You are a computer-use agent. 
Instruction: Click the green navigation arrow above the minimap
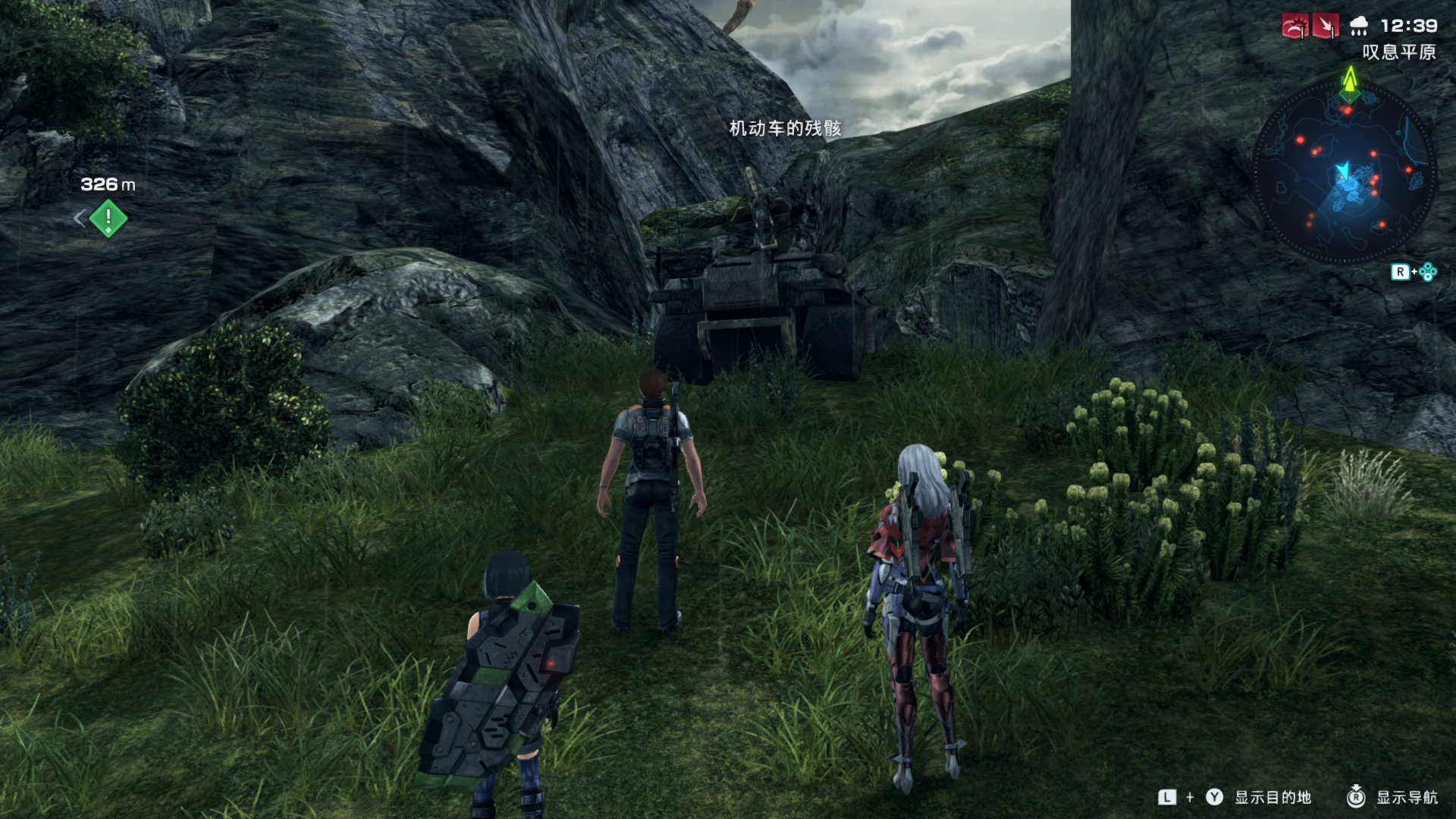pos(1350,78)
